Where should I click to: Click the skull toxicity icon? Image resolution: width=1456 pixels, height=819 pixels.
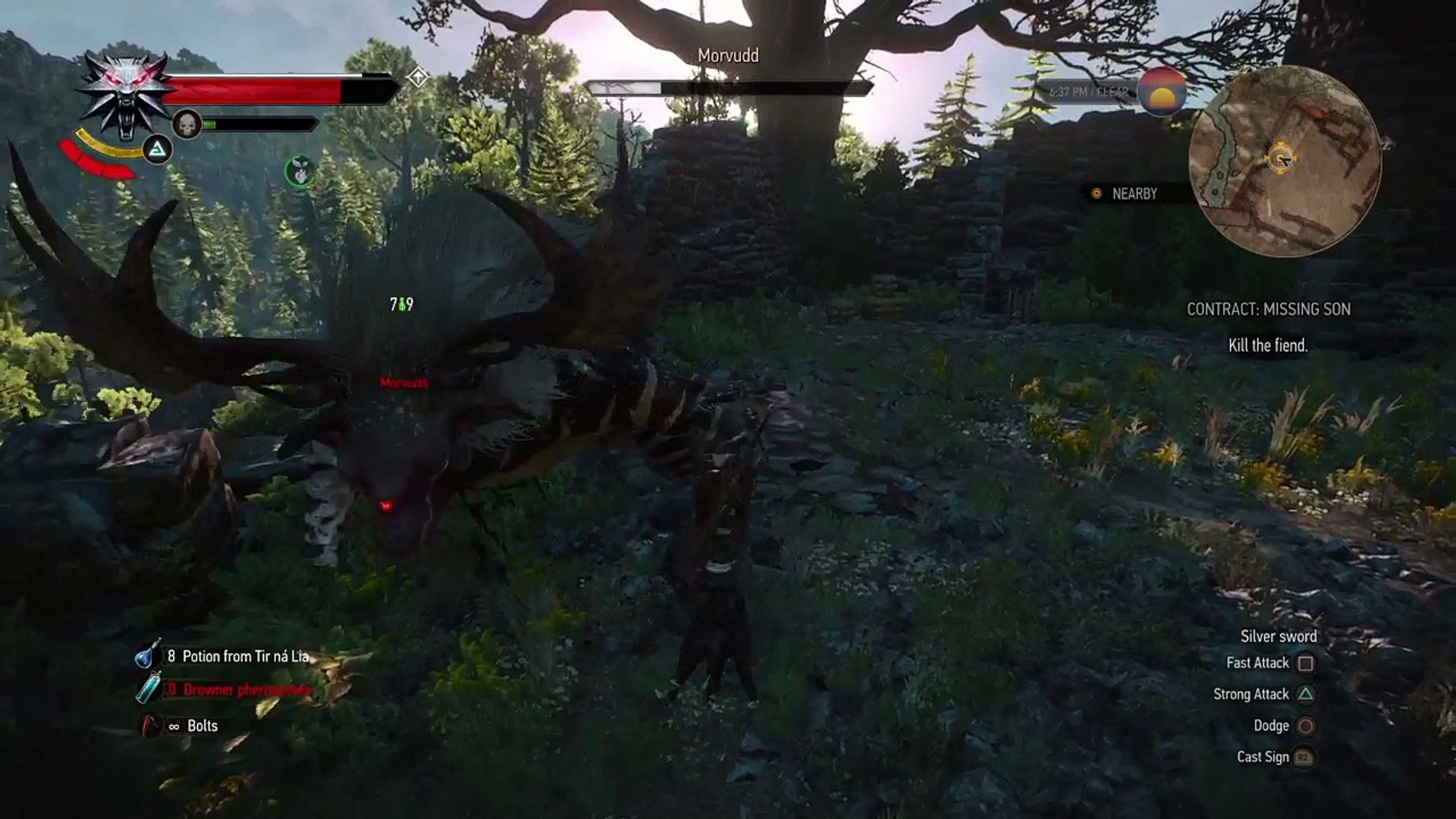coord(187,124)
